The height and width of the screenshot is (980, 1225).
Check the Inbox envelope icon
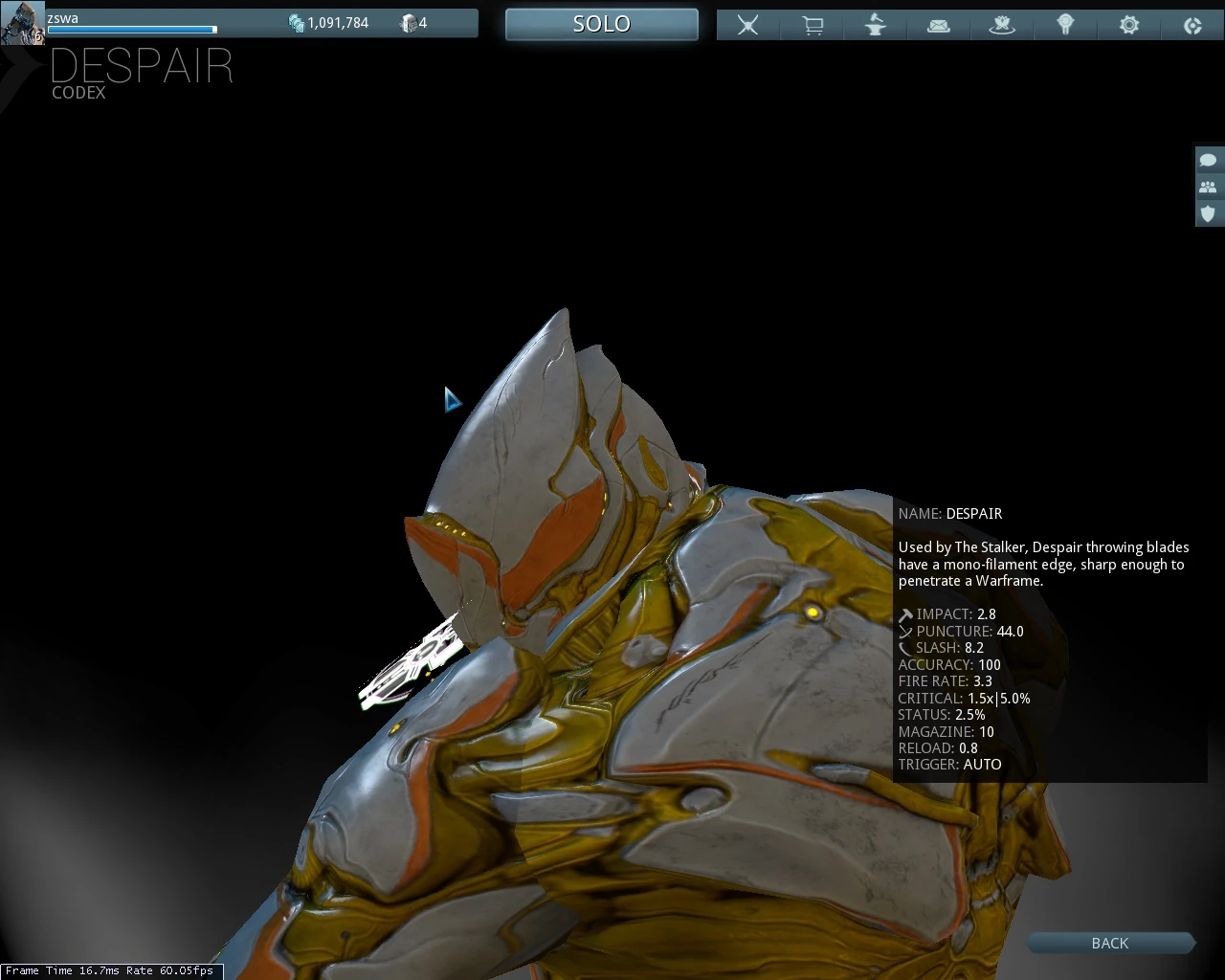[x=938, y=25]
